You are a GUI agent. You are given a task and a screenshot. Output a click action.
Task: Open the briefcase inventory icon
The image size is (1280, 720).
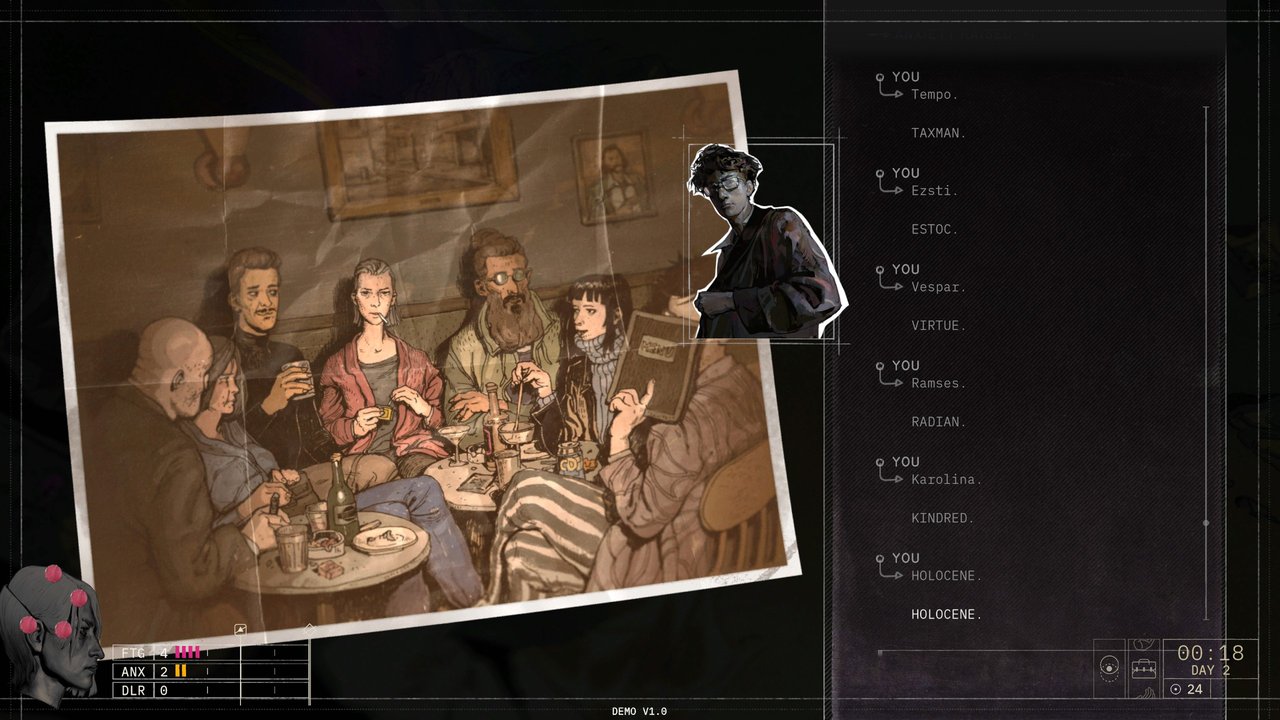[1143, 669]
